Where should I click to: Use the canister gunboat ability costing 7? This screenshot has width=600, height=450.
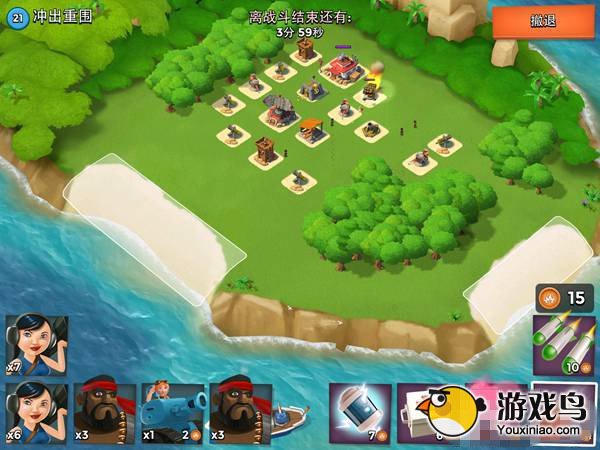click(x=360, y=412)
